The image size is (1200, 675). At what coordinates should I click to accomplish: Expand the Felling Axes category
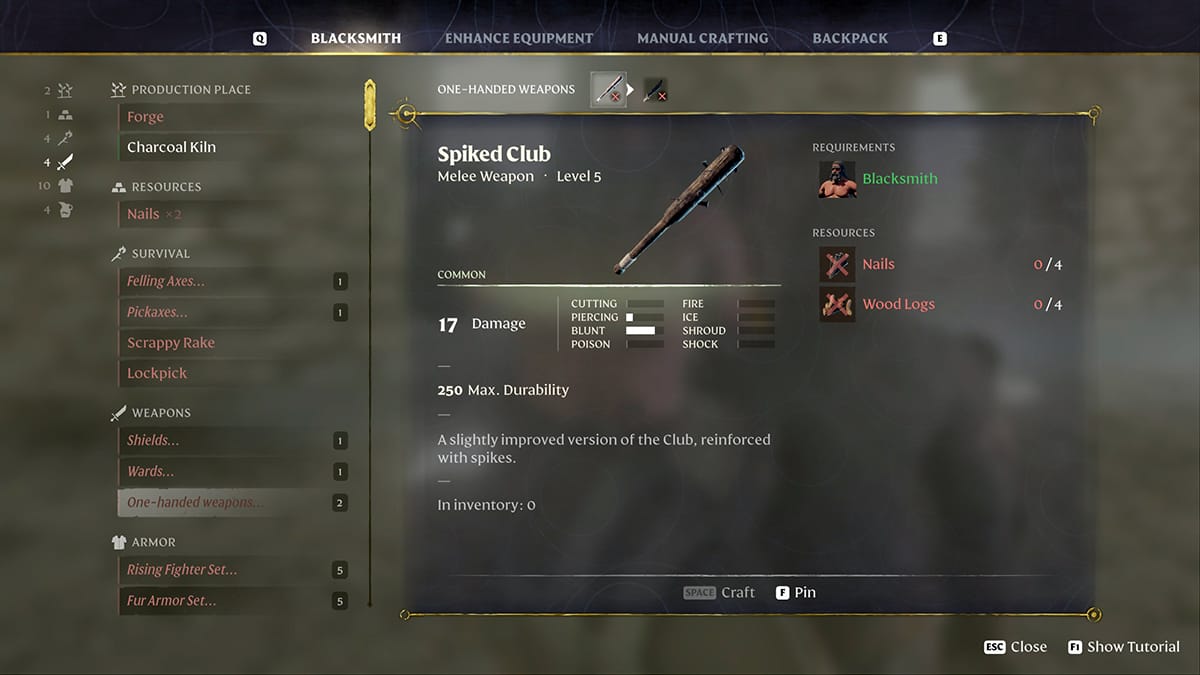(166, 282)
